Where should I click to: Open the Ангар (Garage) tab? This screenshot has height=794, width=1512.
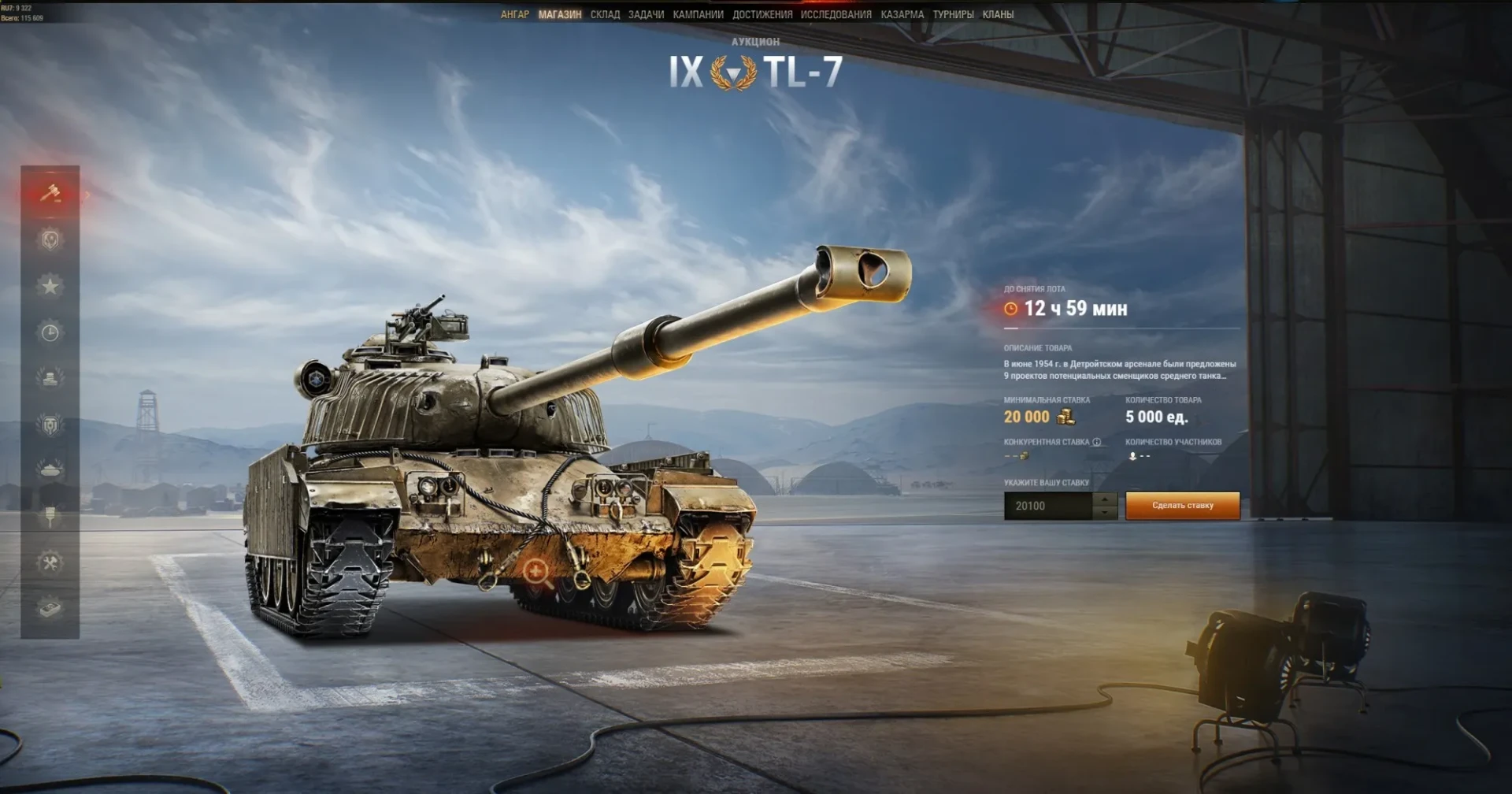click(x=514, y=14)
